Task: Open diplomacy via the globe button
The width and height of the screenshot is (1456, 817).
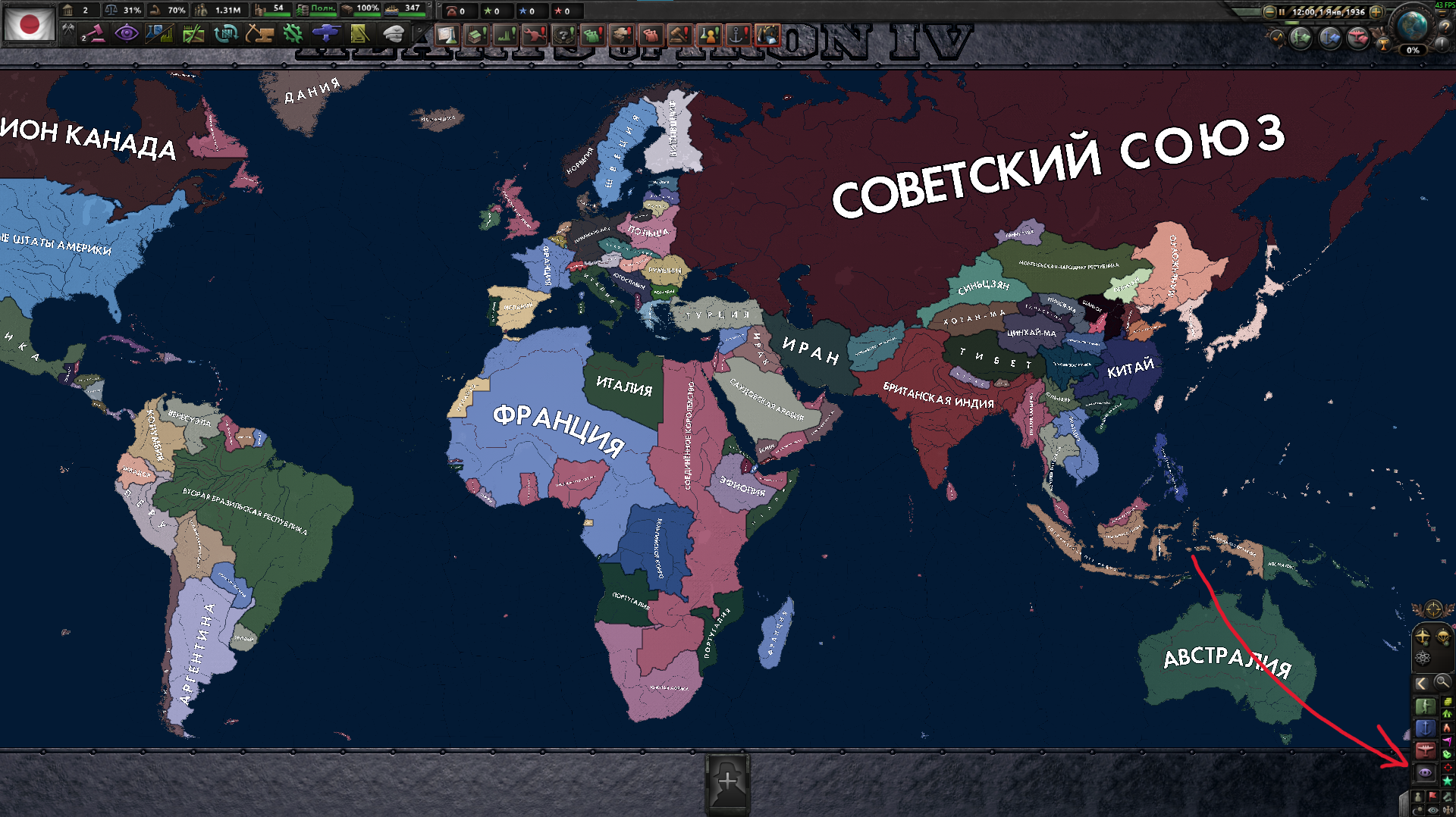Action: point(1410,27)
